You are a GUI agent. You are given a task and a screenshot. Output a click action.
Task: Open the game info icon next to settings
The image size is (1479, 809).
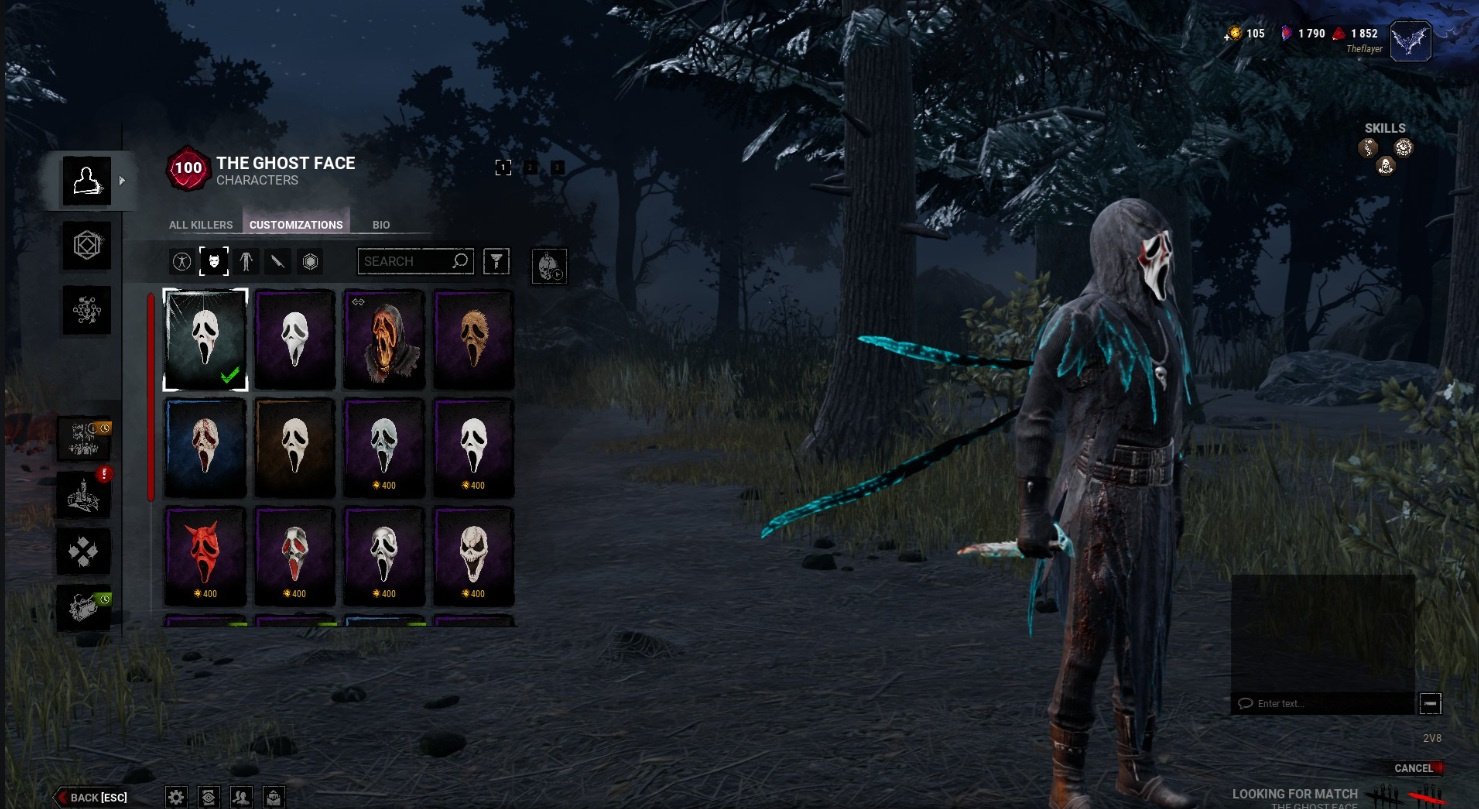(208, 796)
